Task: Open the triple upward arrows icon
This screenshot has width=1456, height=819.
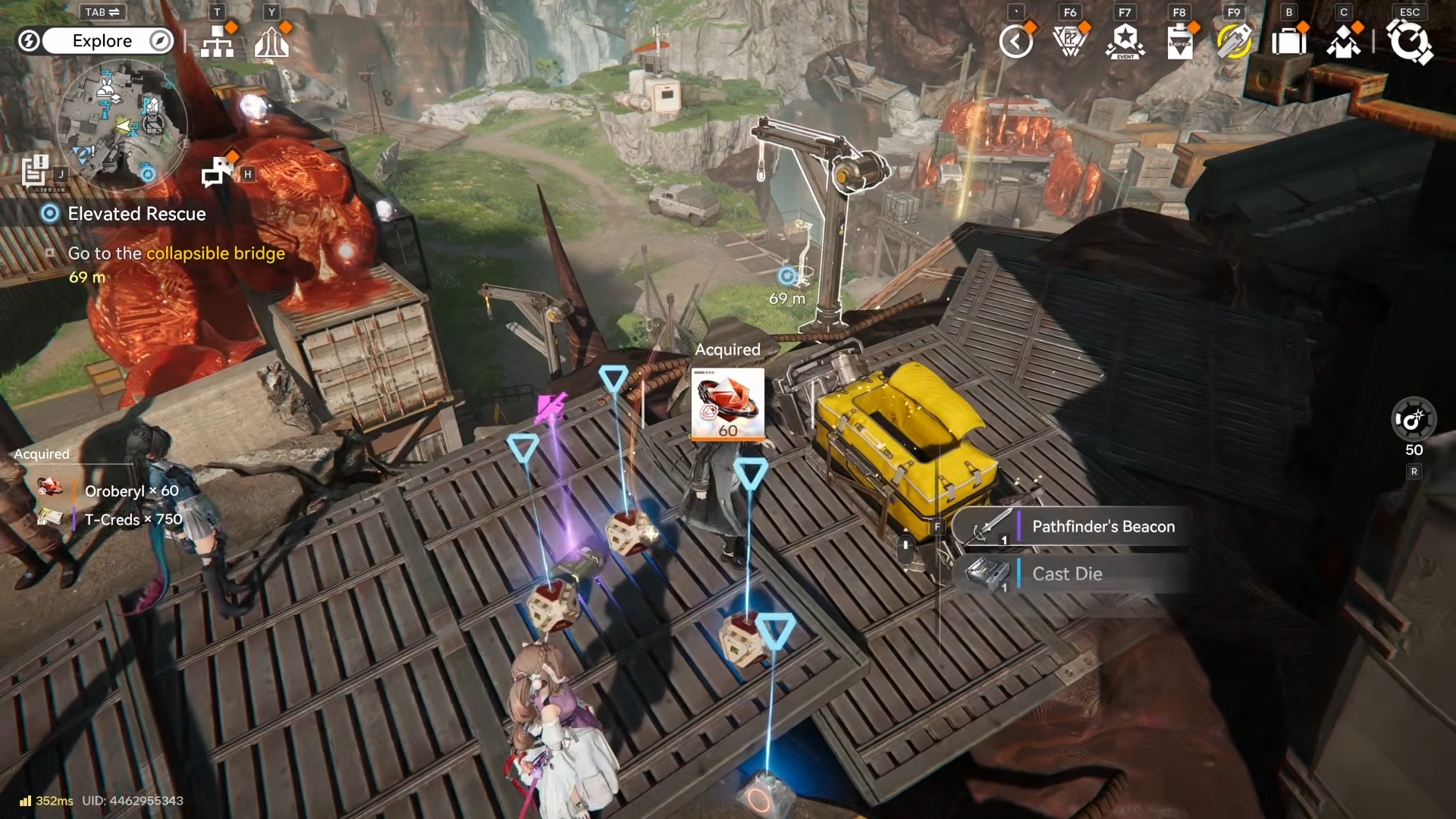Action: (271, 43)
